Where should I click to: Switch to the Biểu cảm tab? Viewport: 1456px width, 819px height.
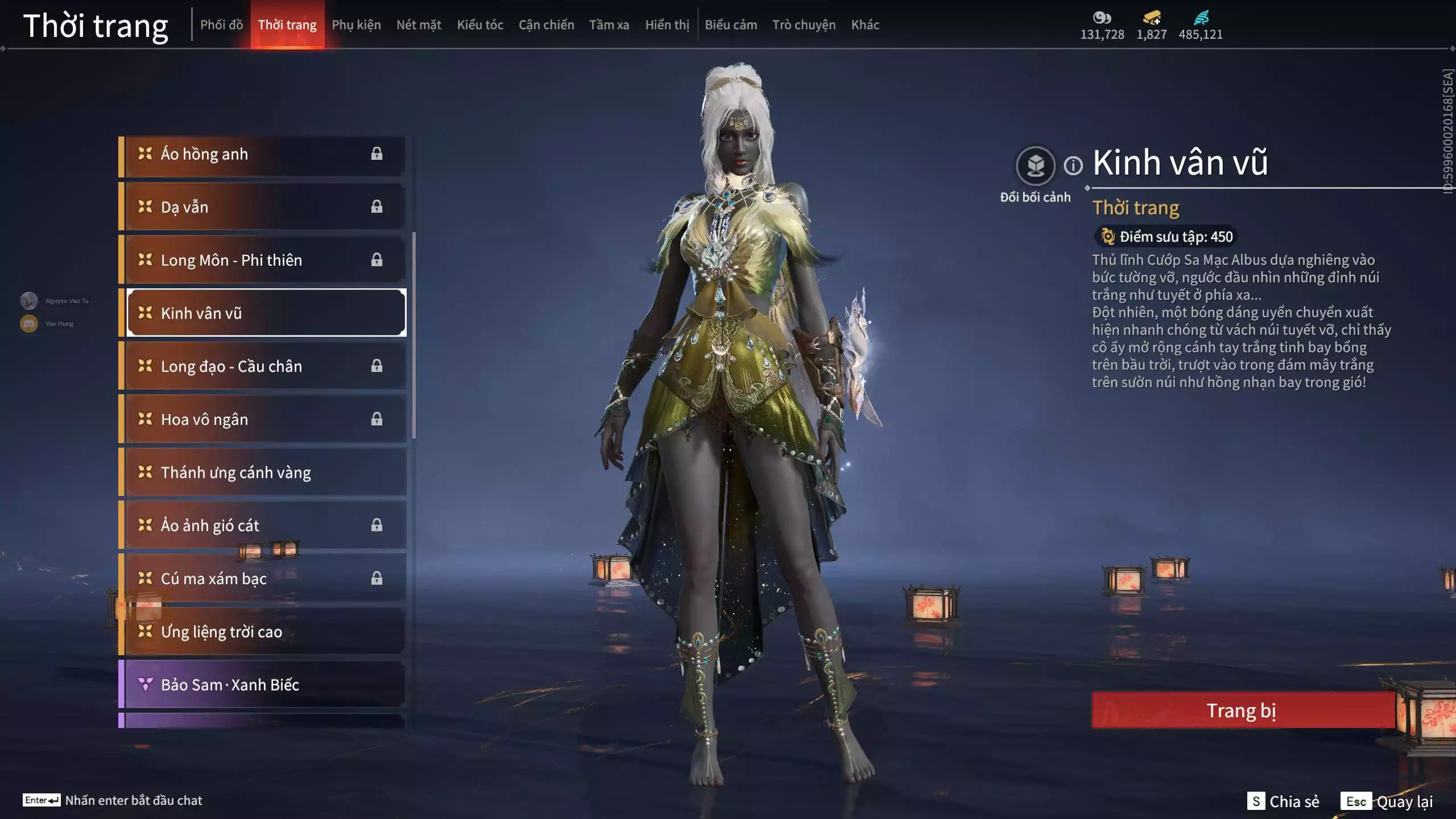tap(731, 25)
